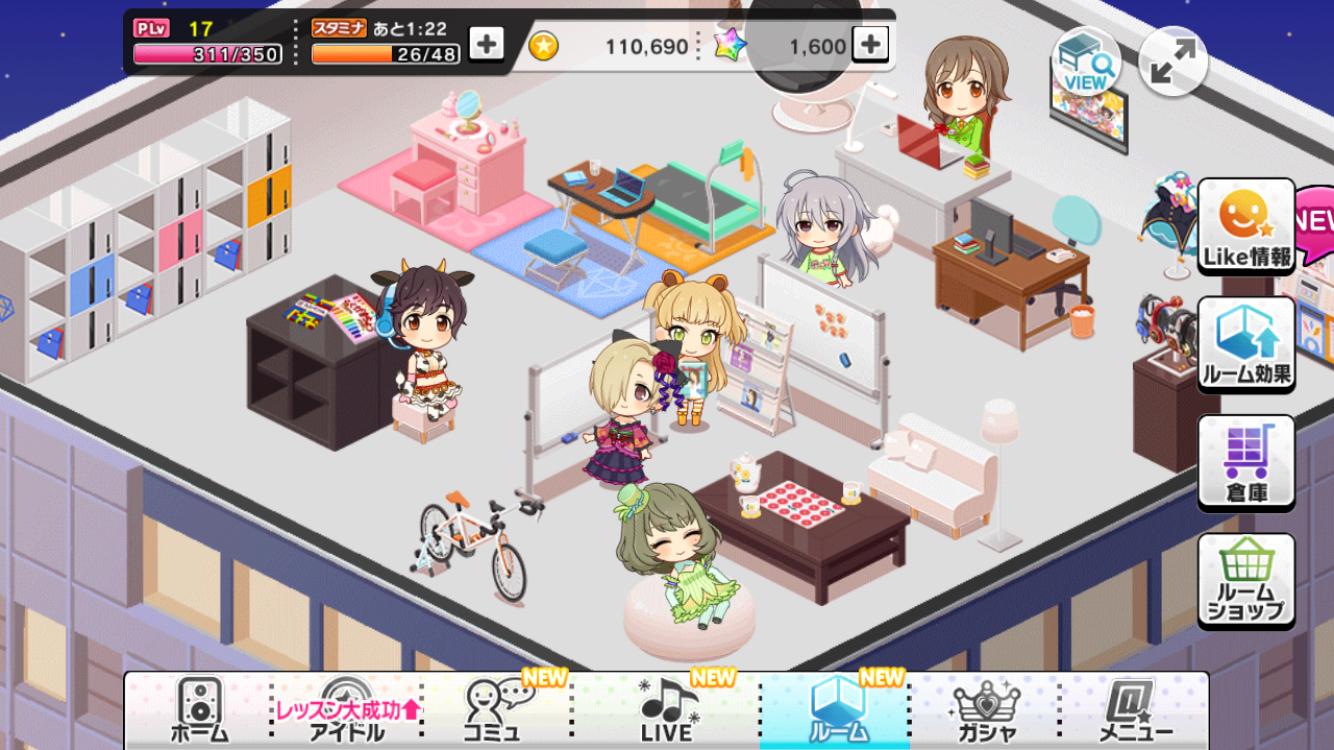Screen dimensions: 1334x750
Task: Activate the VIEW mode button
Action: tap(1085, 61)
